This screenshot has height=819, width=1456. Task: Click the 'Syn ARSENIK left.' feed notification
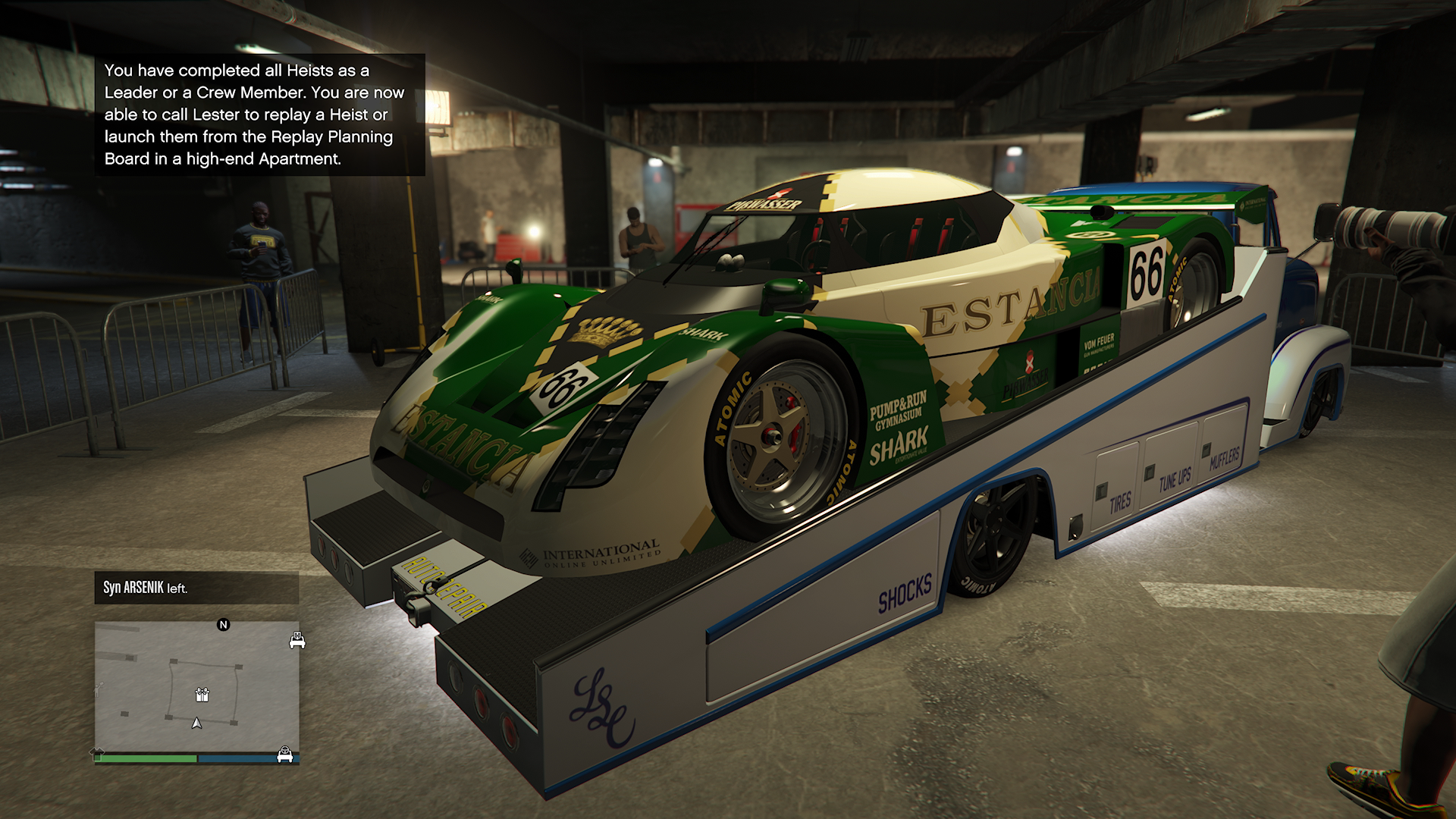pyautogui.click(x=196, y=588)
